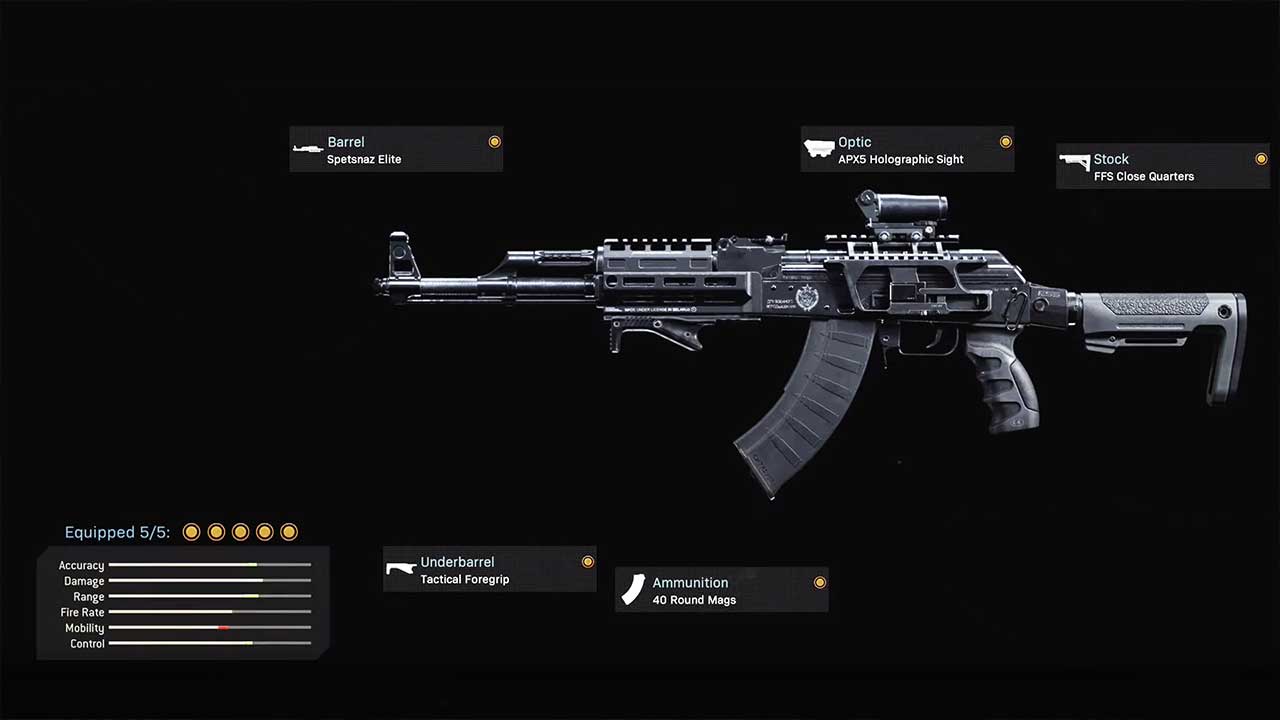Click the Equipped 5/5 label
The height and width of the screenshot is (720, 1280).
(117, 532)
